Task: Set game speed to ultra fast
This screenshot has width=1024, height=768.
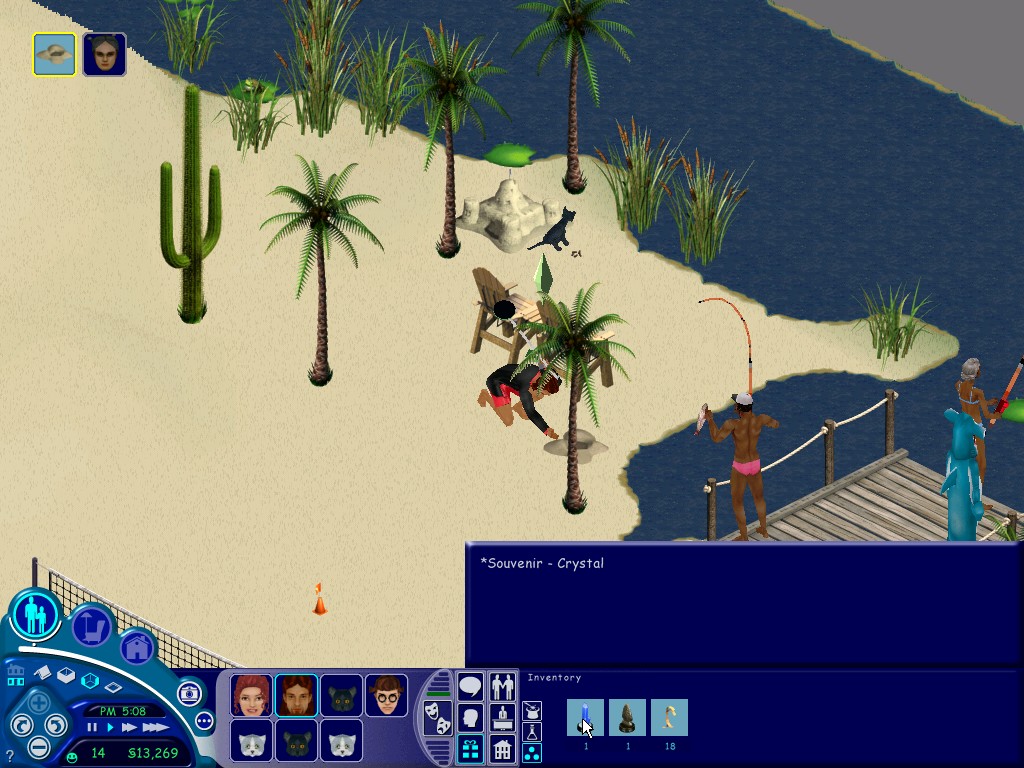Action: click(x=156, y=727)
